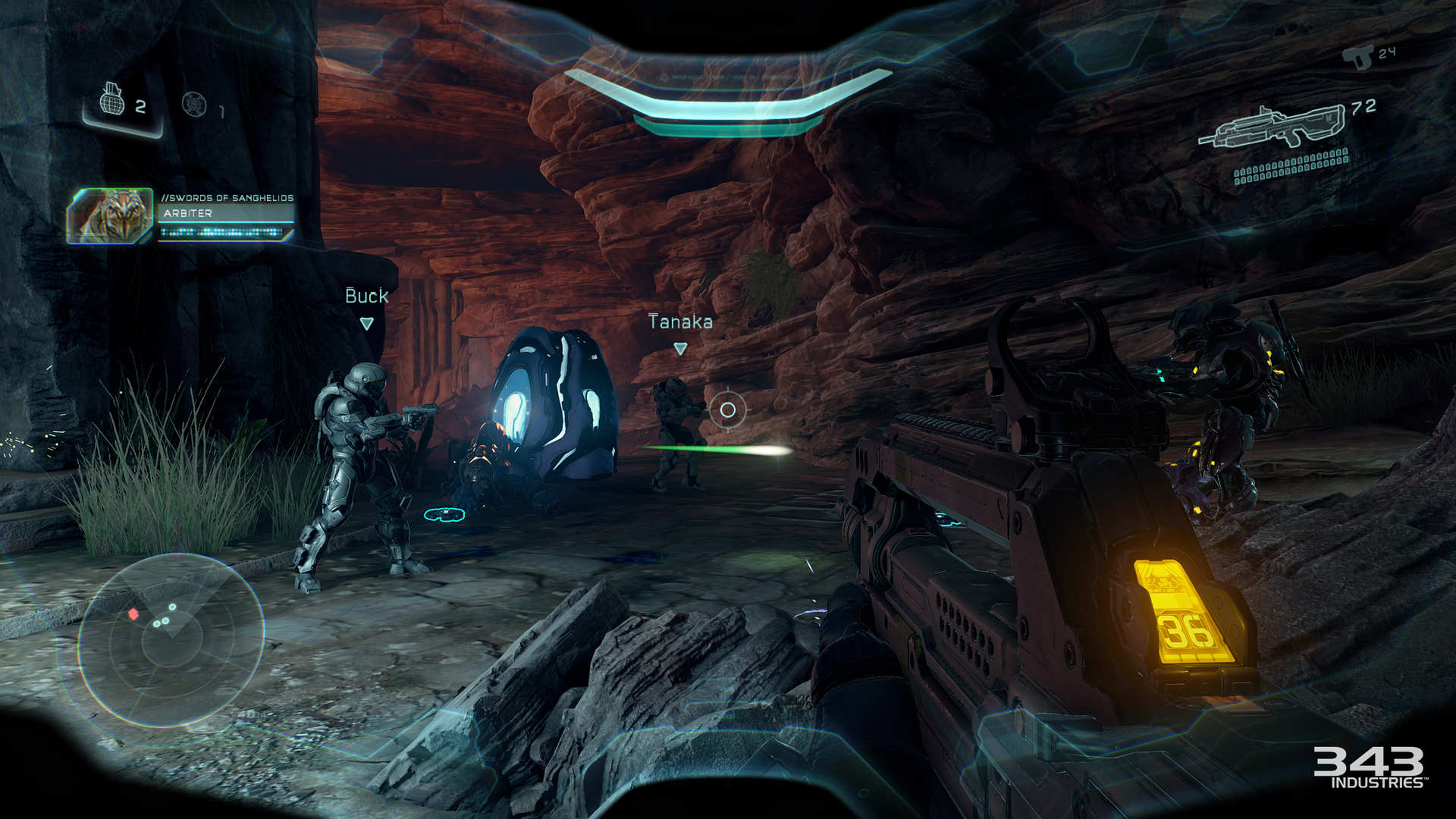Toggle the waypoint arrow below Buck
The height and width of the screenshot is (819, 1456).
pyautogui.click(x=368, y=322)
